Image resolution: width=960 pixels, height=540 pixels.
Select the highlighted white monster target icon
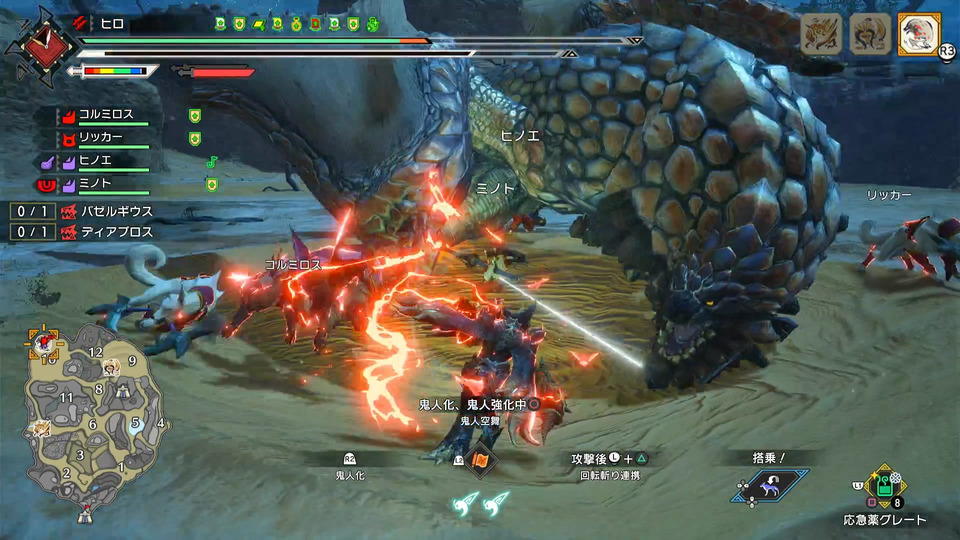click(919, 35)
